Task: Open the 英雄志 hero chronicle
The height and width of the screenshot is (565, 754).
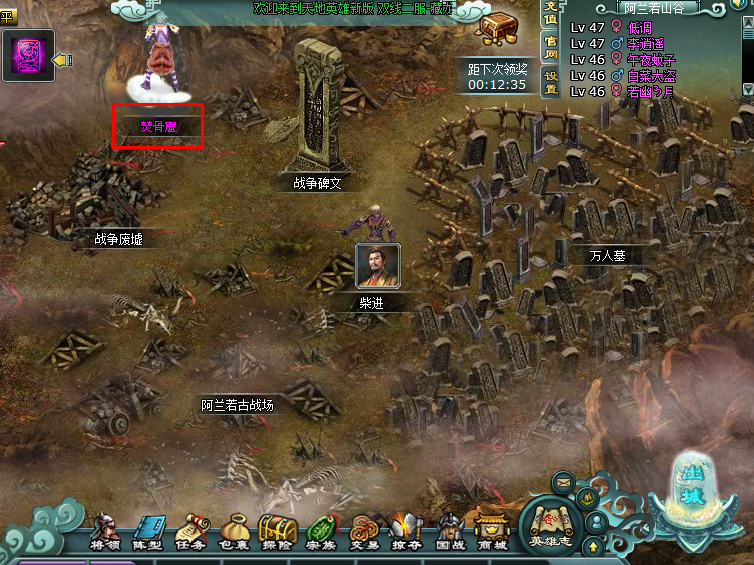Action: point(550,525)
